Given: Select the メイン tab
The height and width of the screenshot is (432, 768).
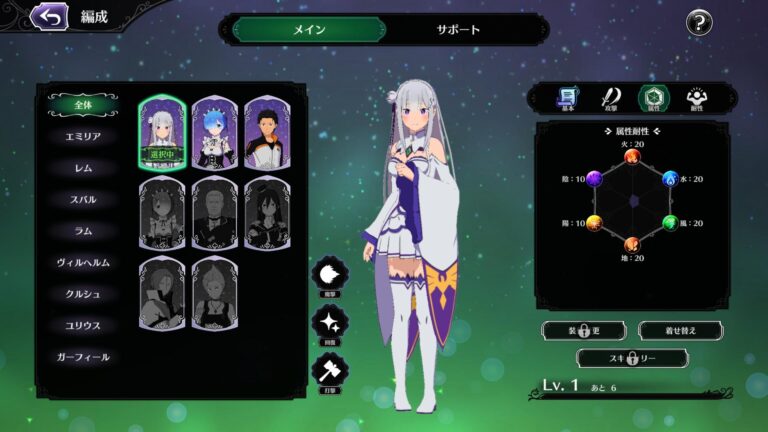Looking at the screenshot, I should point(309,29).
